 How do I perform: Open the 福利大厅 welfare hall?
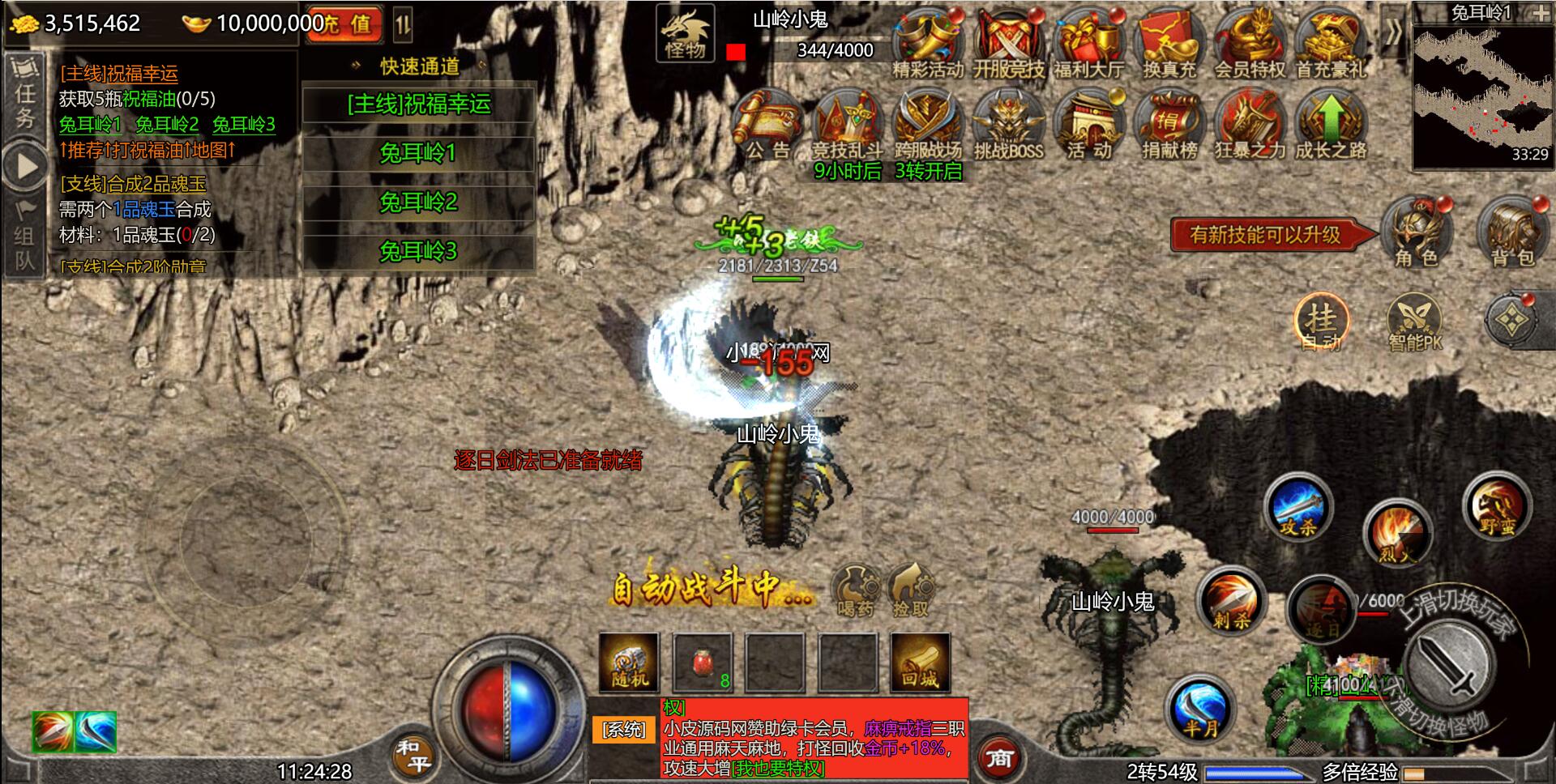click(x=1090, y=36)
